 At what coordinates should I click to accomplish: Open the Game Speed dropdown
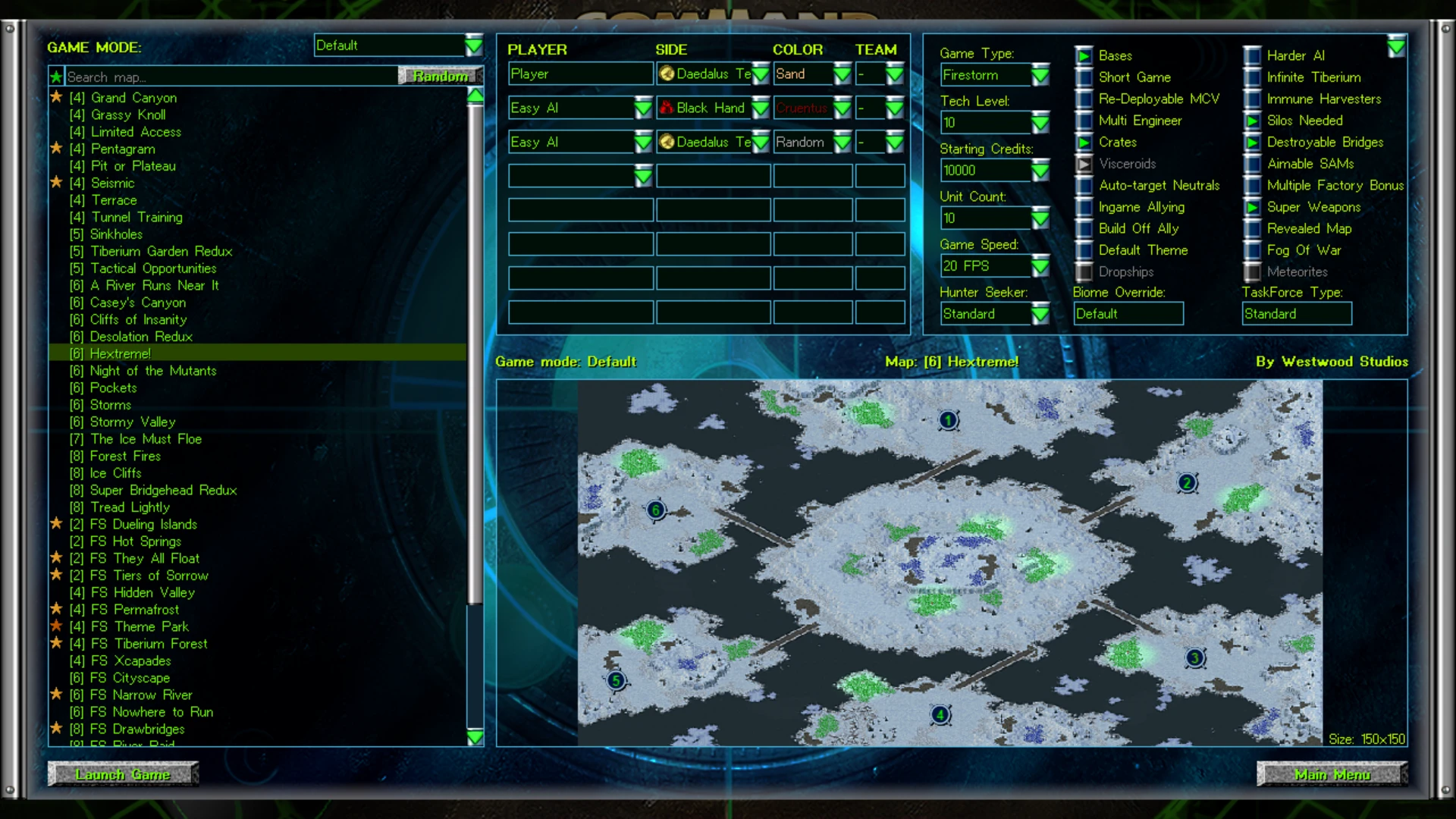[x=1040, y=266]
